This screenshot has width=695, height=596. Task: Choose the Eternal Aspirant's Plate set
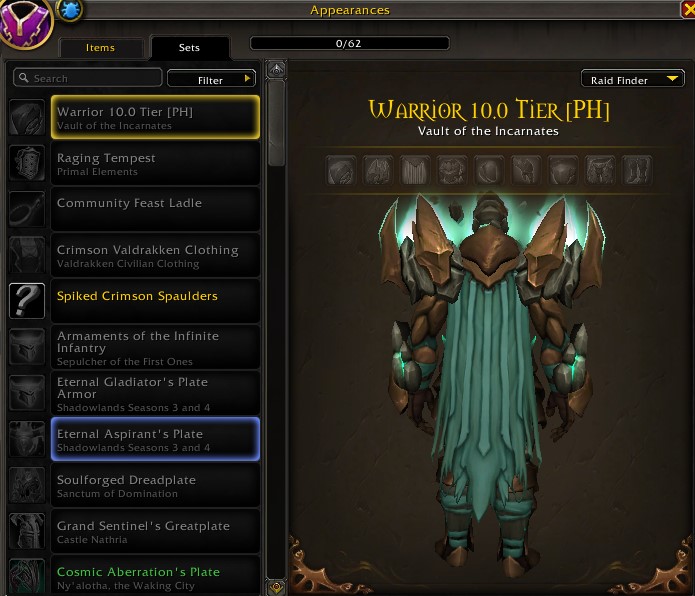coord(154,439)
